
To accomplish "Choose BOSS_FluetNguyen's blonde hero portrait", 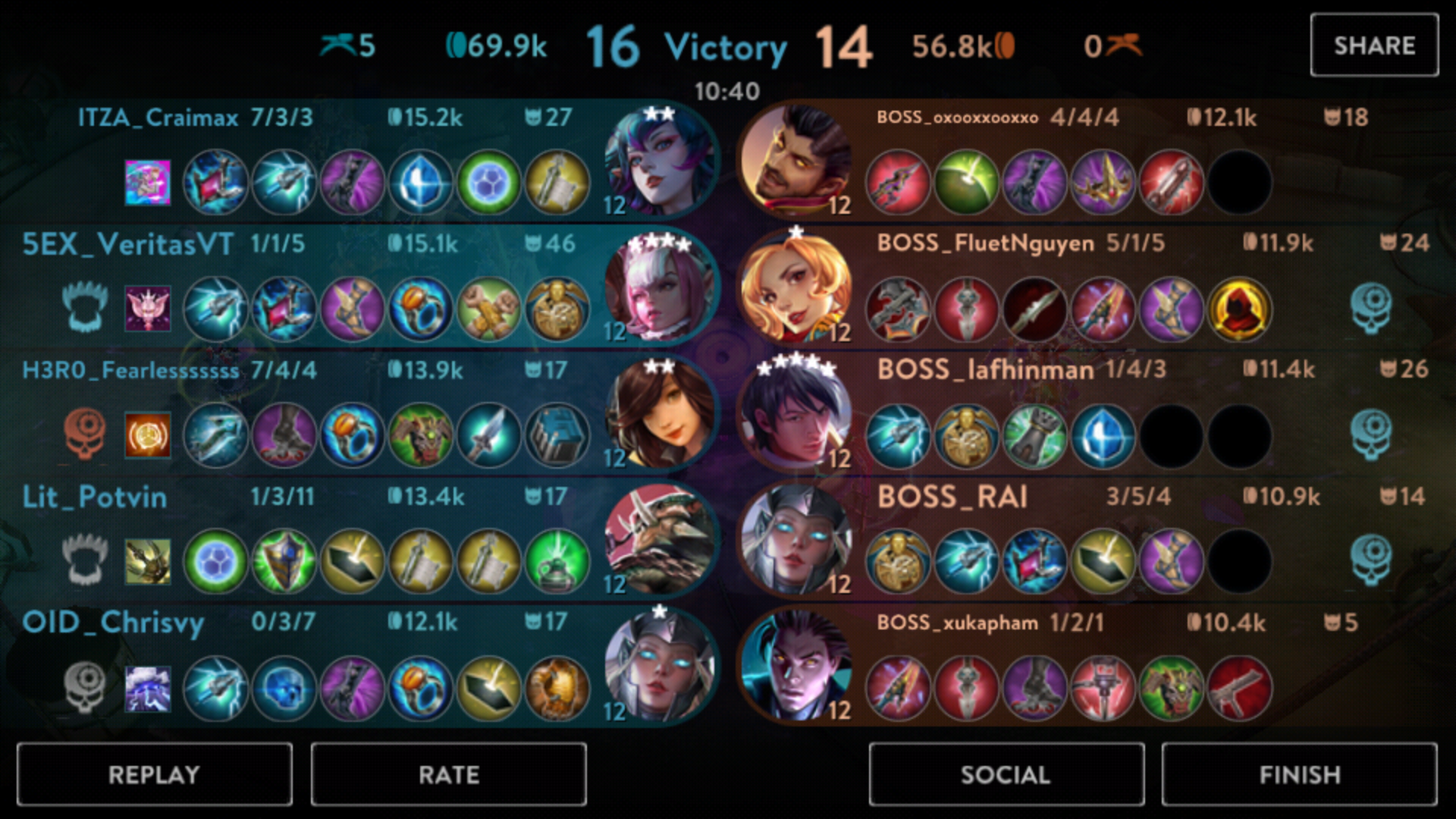I will click(796, 288).
